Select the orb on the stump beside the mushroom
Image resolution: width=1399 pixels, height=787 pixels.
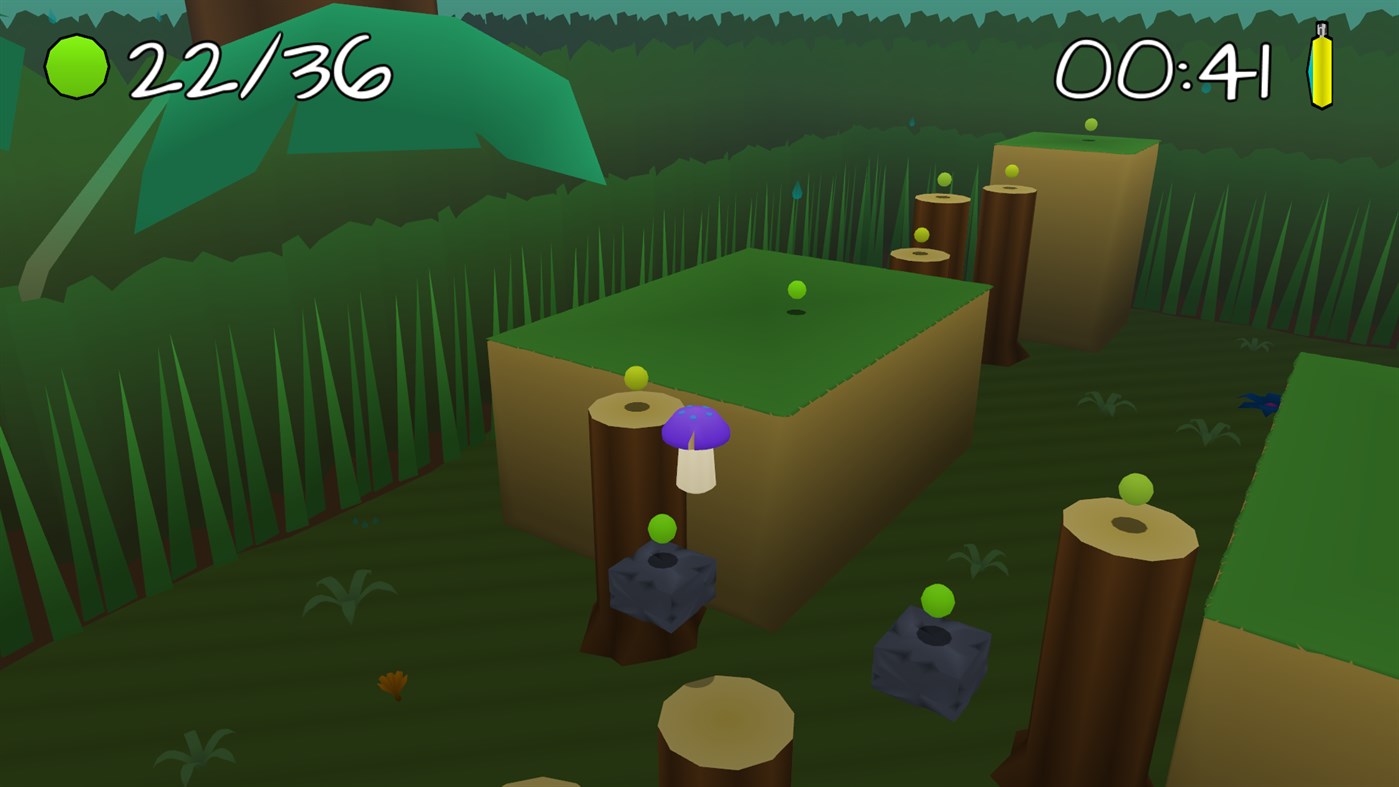(x=634, y=379)
